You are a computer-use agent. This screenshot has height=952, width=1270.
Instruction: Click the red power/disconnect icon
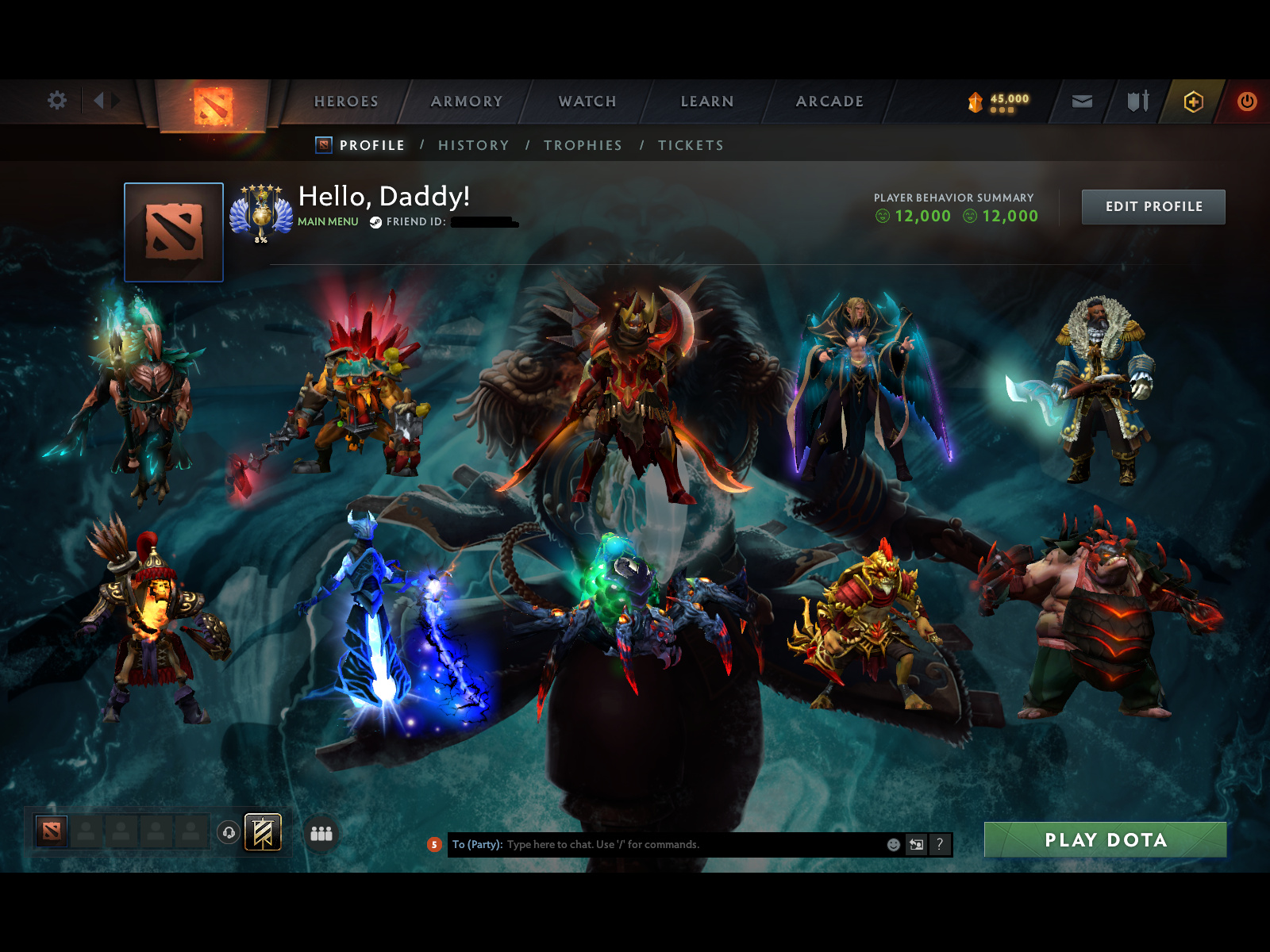tap(1245, 102)
